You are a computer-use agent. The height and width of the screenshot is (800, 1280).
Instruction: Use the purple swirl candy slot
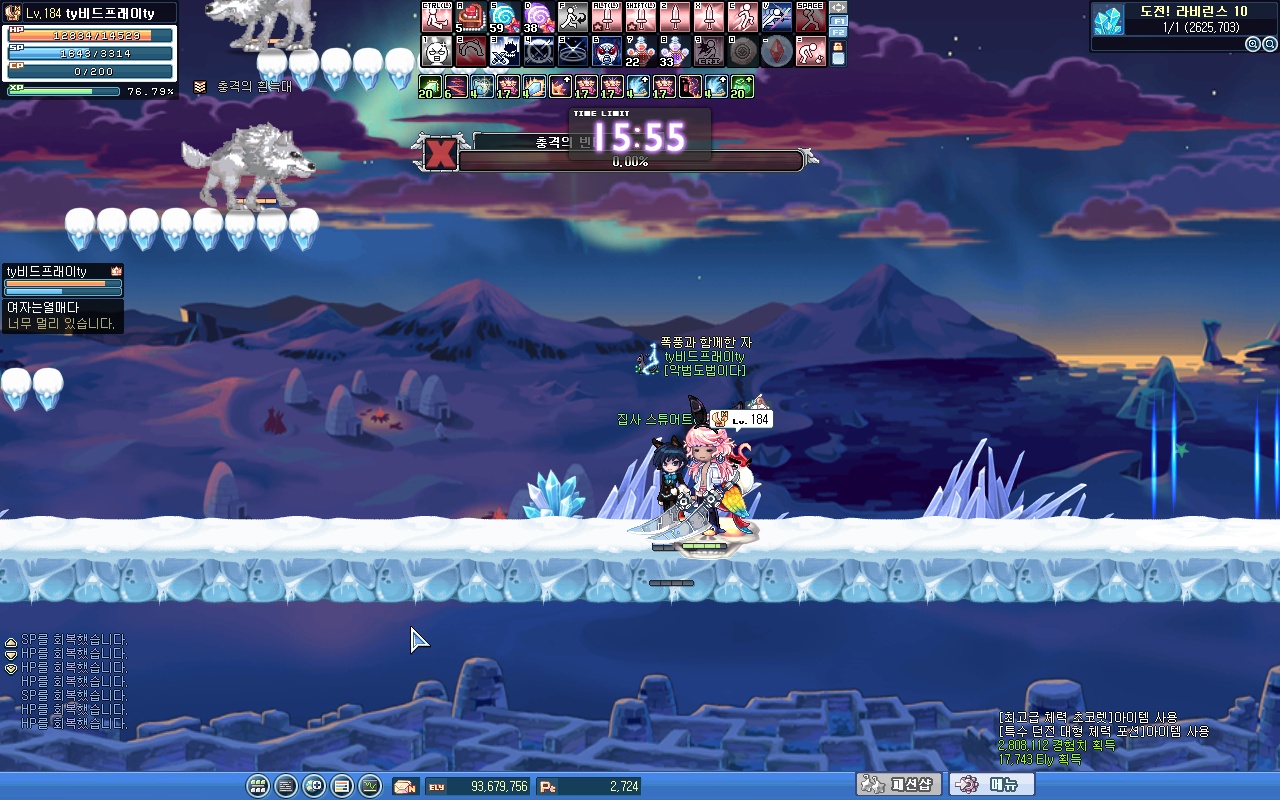click(538, 17)
